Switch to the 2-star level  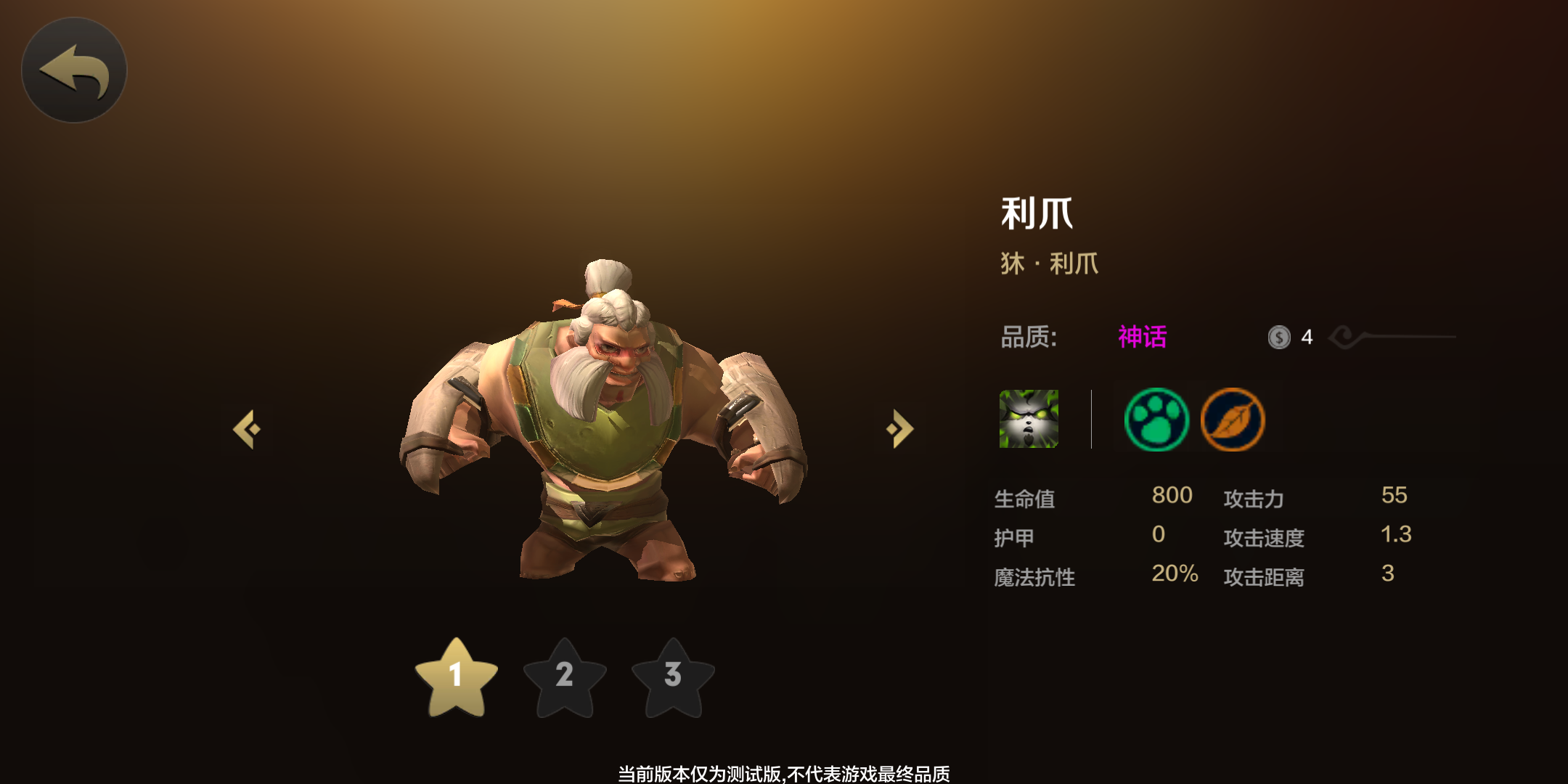565,677
